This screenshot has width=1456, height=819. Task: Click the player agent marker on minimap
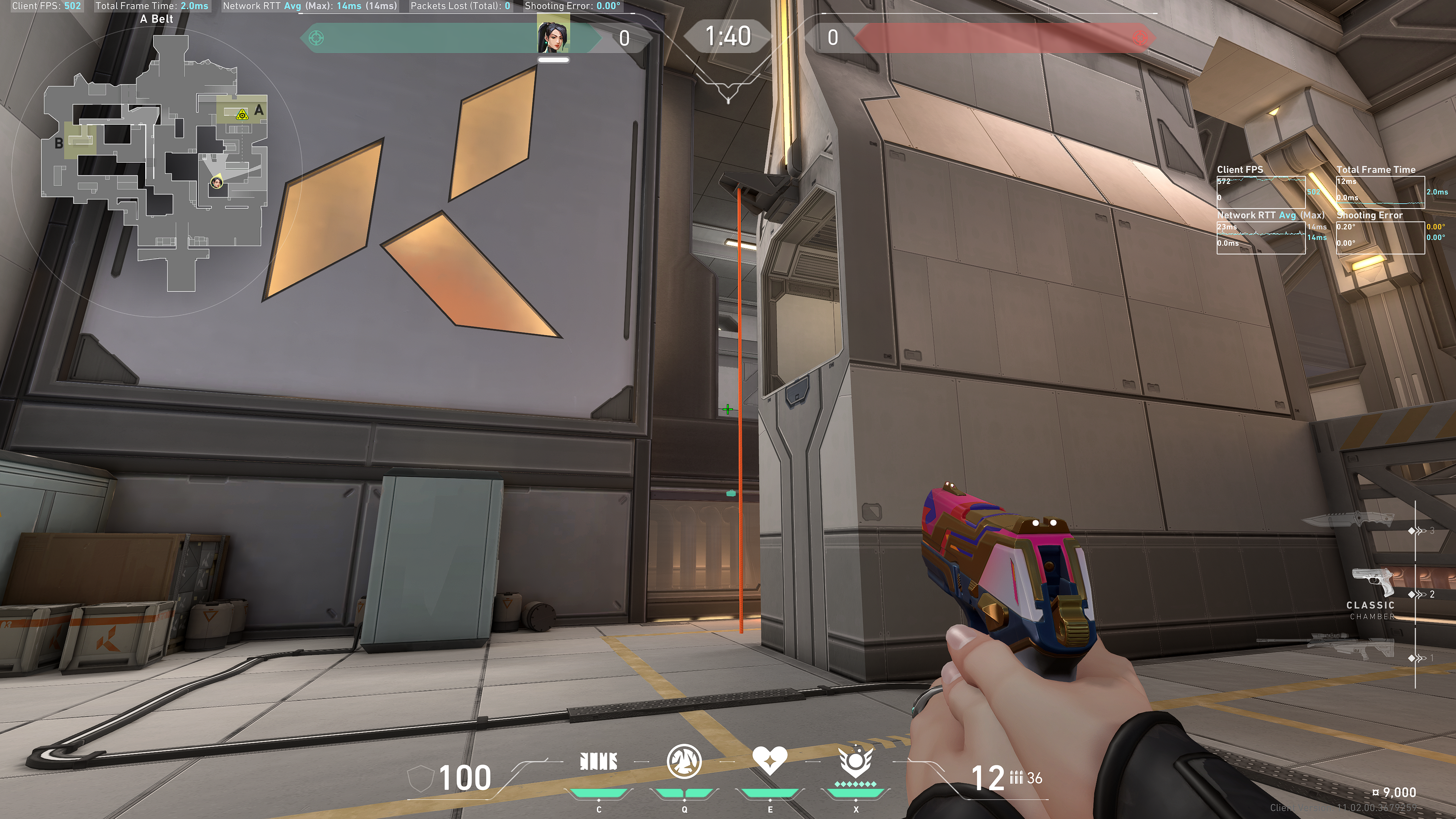[x=217, y=182]
